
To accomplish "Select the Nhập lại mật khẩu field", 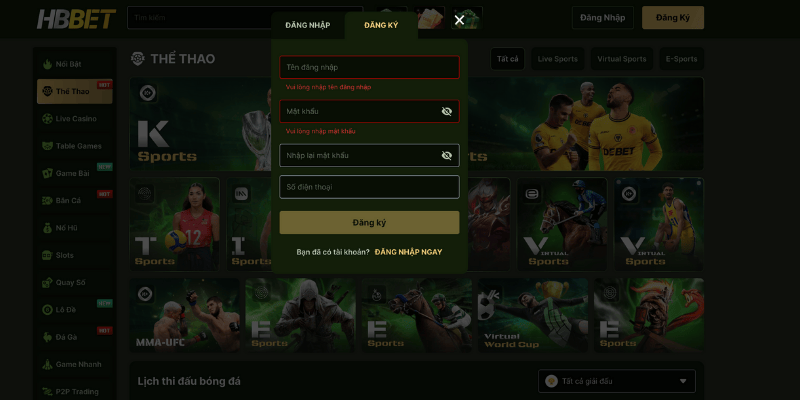I will pos(358,155).
